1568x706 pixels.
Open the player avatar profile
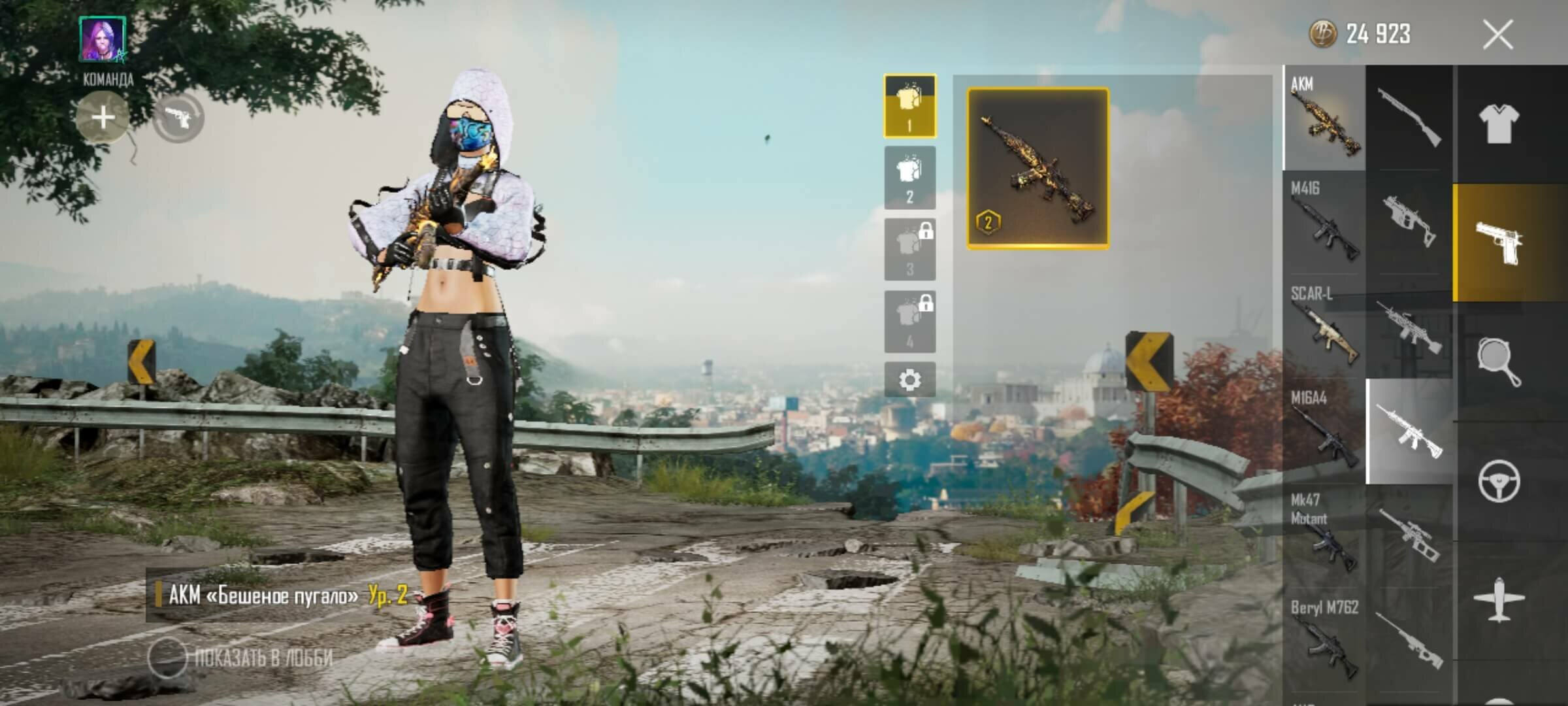point(103,39)
